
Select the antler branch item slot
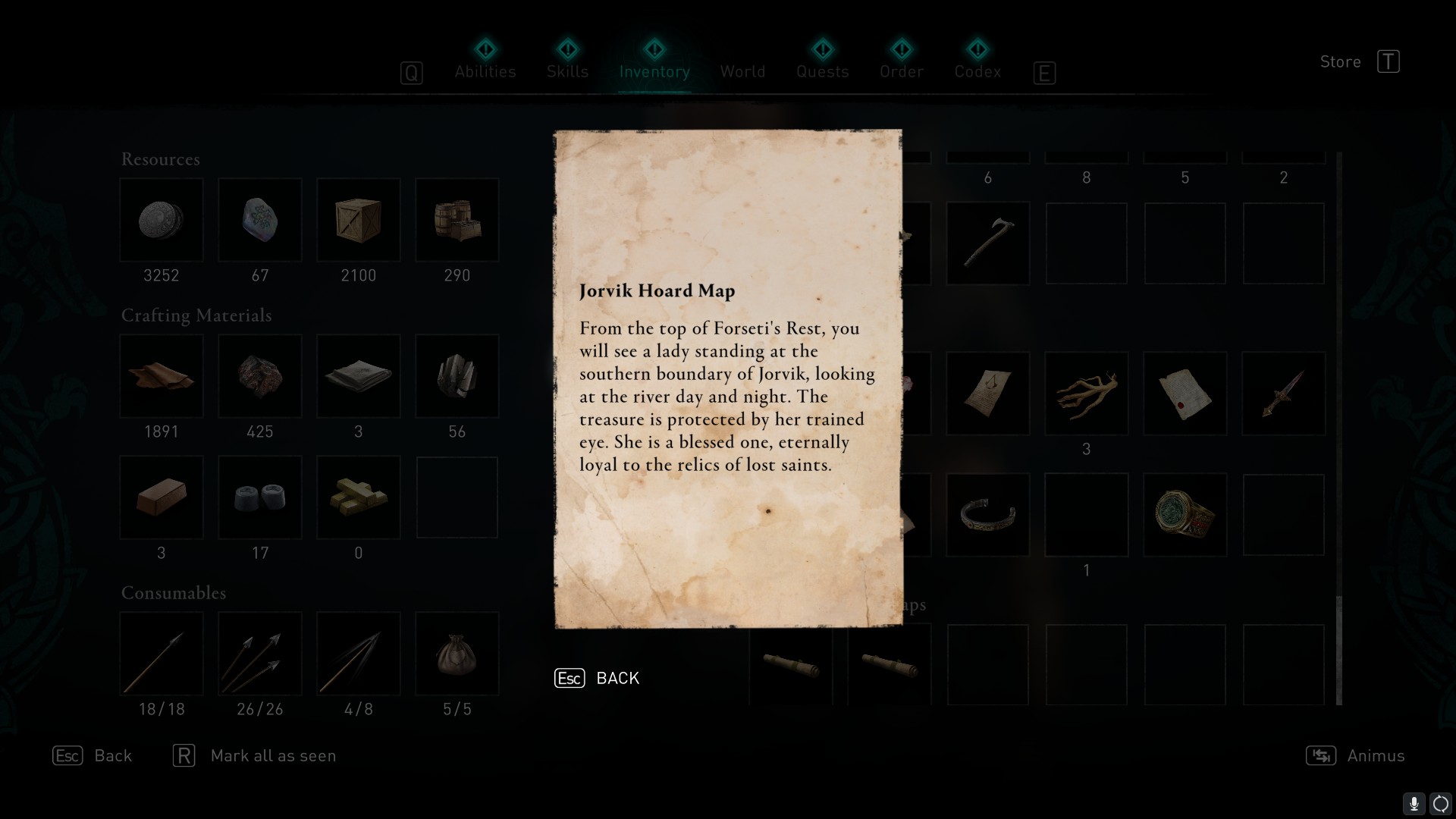click(1087, 394)
